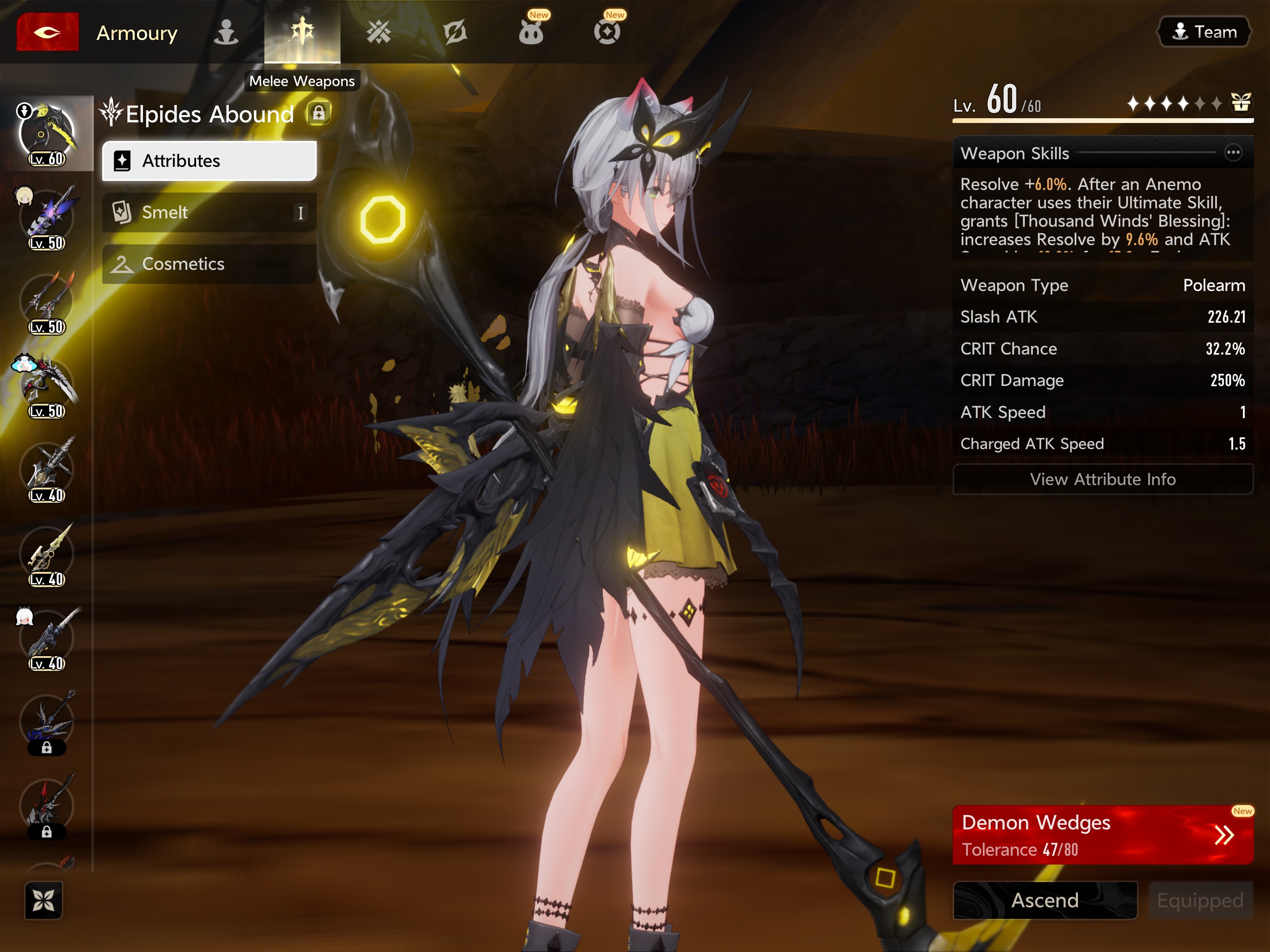Open the Smelt option
Screen dimensions: 1270x952
[209, 212]
